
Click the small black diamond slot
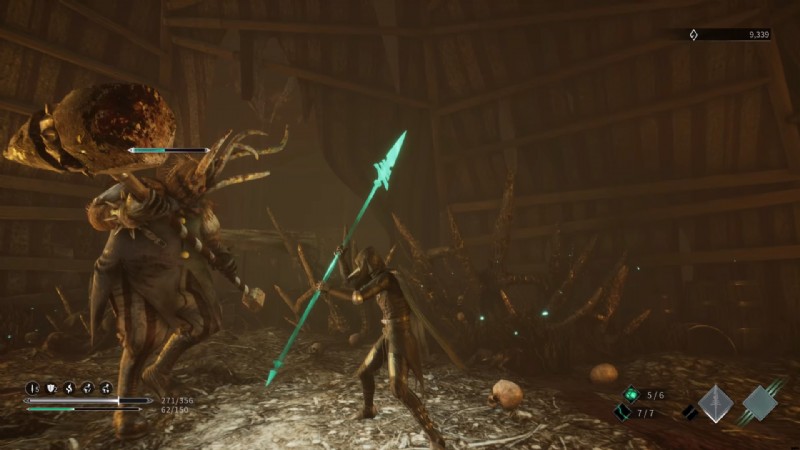[689, 412]
